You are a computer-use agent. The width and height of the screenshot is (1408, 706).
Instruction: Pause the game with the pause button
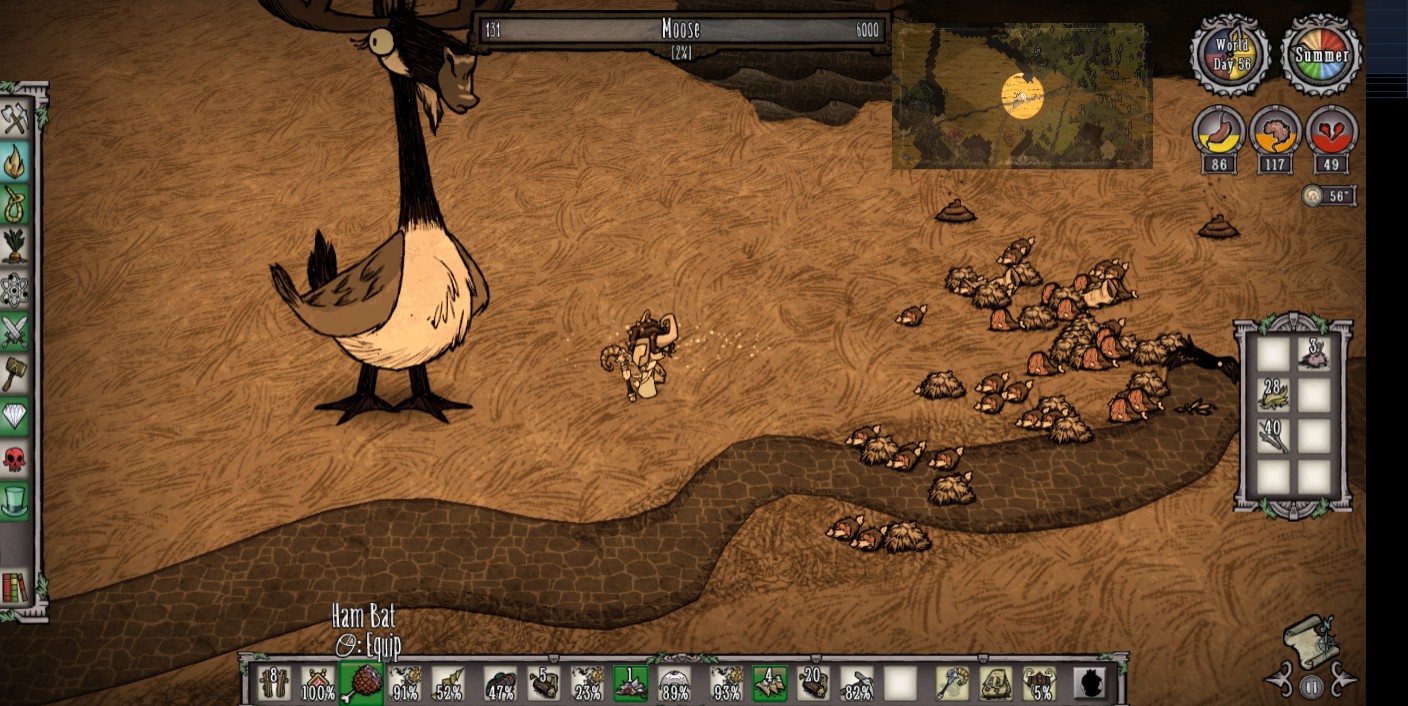(1311, 687)
